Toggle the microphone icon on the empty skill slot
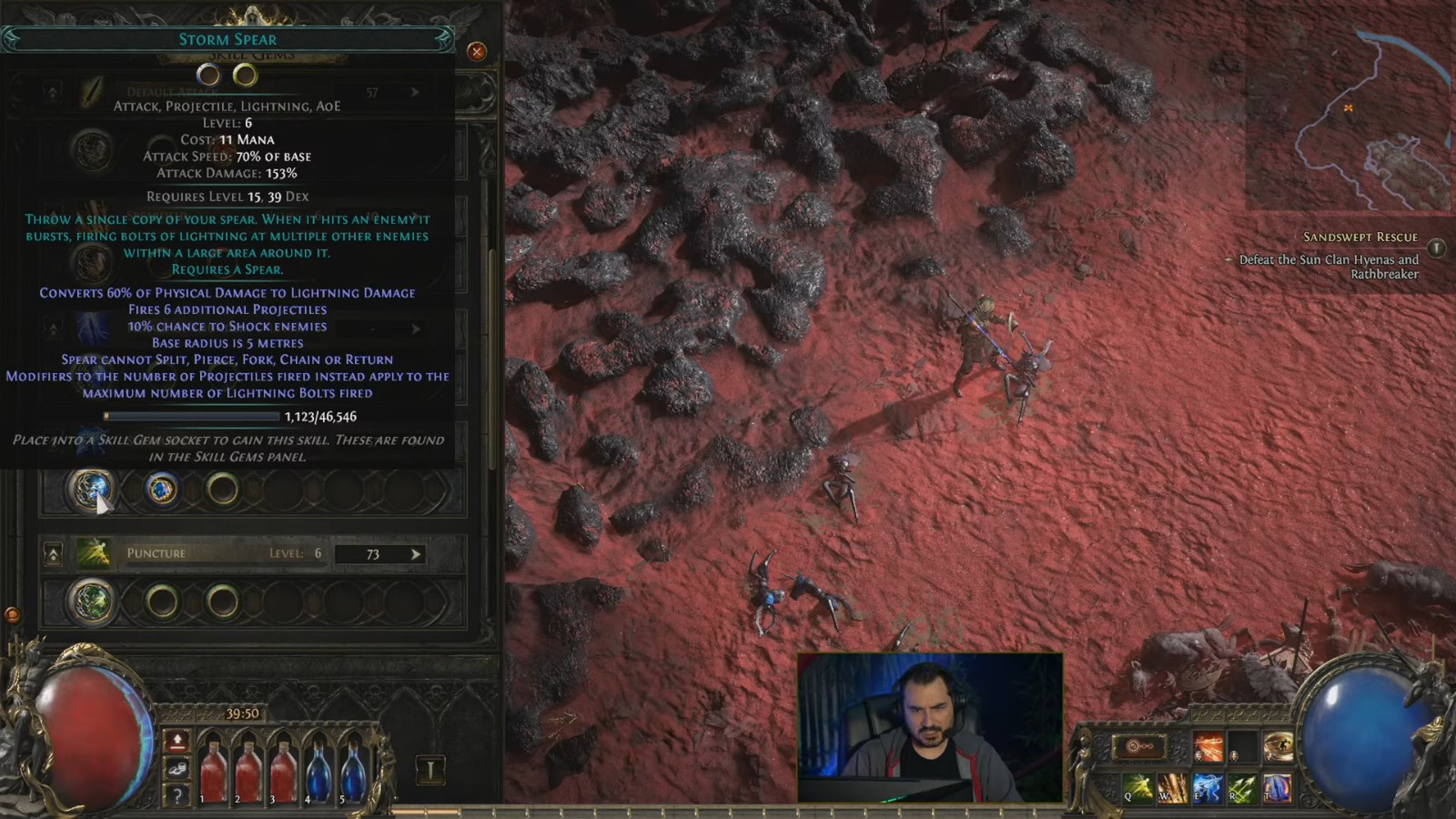1456x819 pixels. coord(1233,756)
